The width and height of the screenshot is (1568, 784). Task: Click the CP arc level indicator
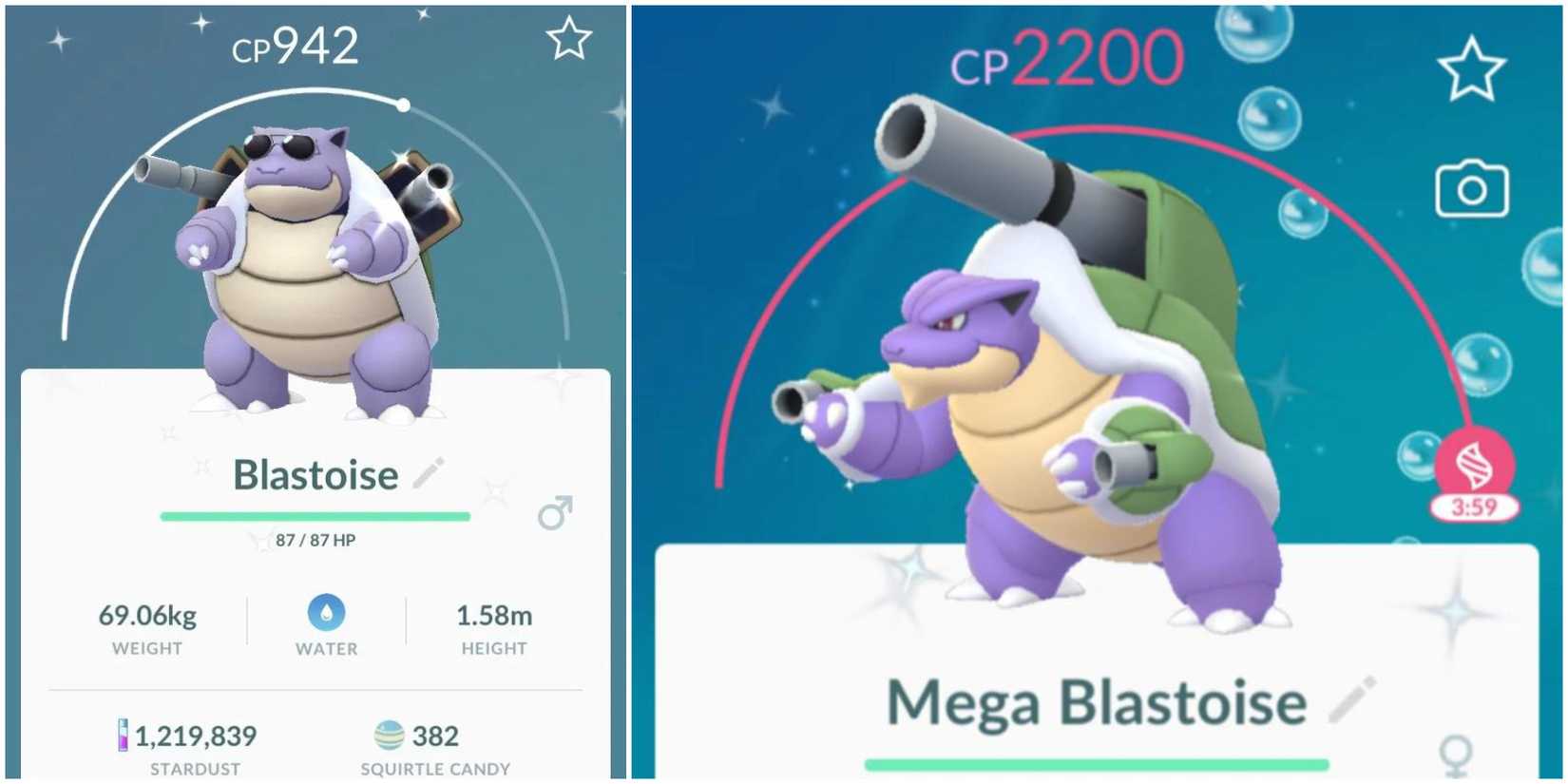tap(403, 106)
